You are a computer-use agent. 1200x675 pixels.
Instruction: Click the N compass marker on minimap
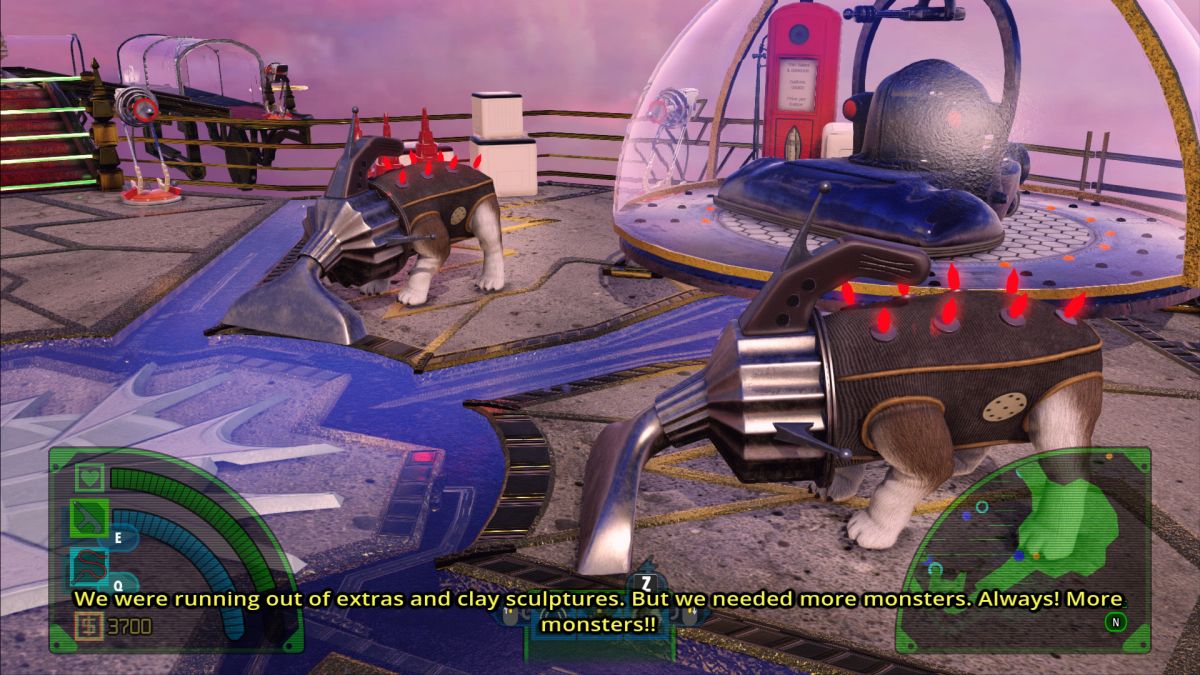point(1115,622)
